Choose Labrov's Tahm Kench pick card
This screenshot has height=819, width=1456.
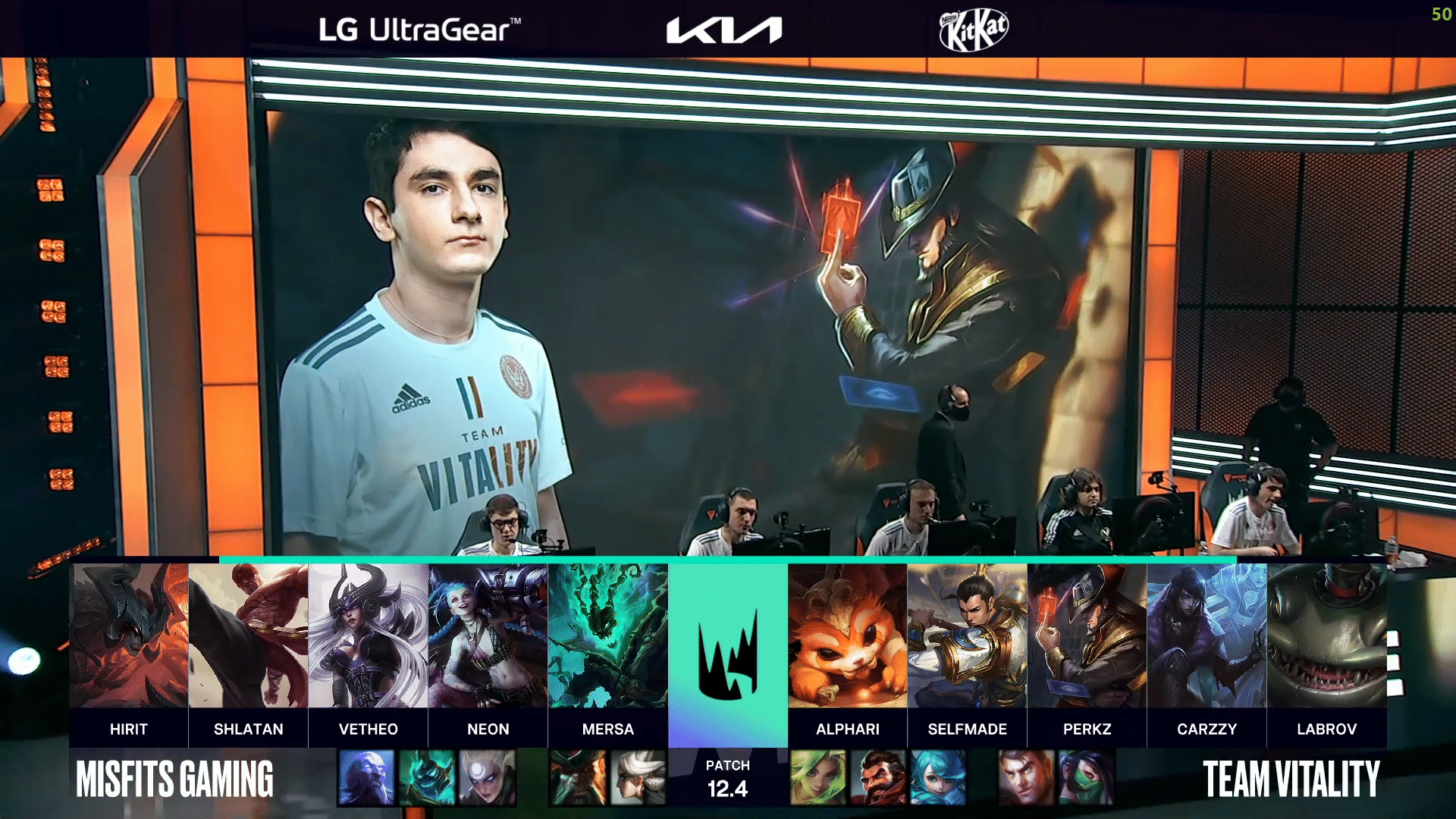tap(1327, 635)
